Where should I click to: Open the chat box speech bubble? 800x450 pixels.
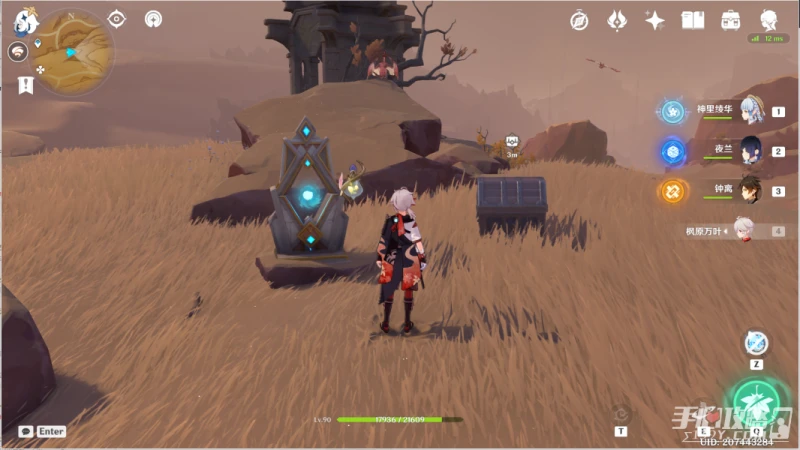click(25, 431)
